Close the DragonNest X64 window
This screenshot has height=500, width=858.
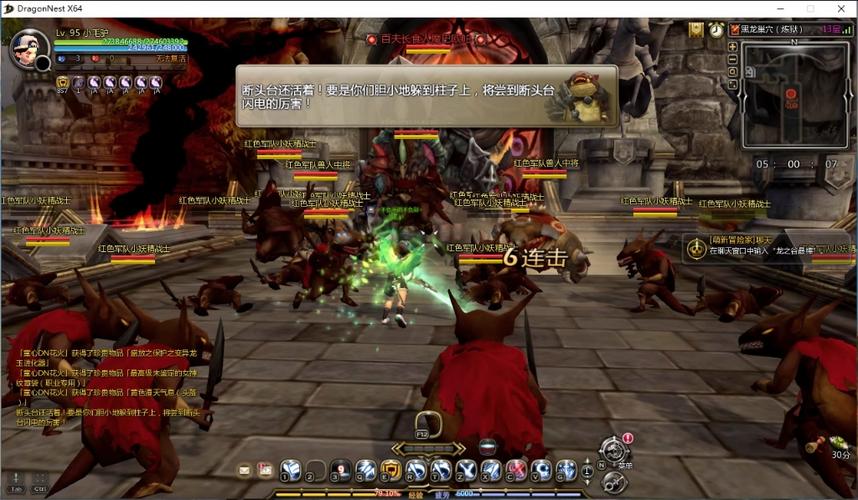839,9
